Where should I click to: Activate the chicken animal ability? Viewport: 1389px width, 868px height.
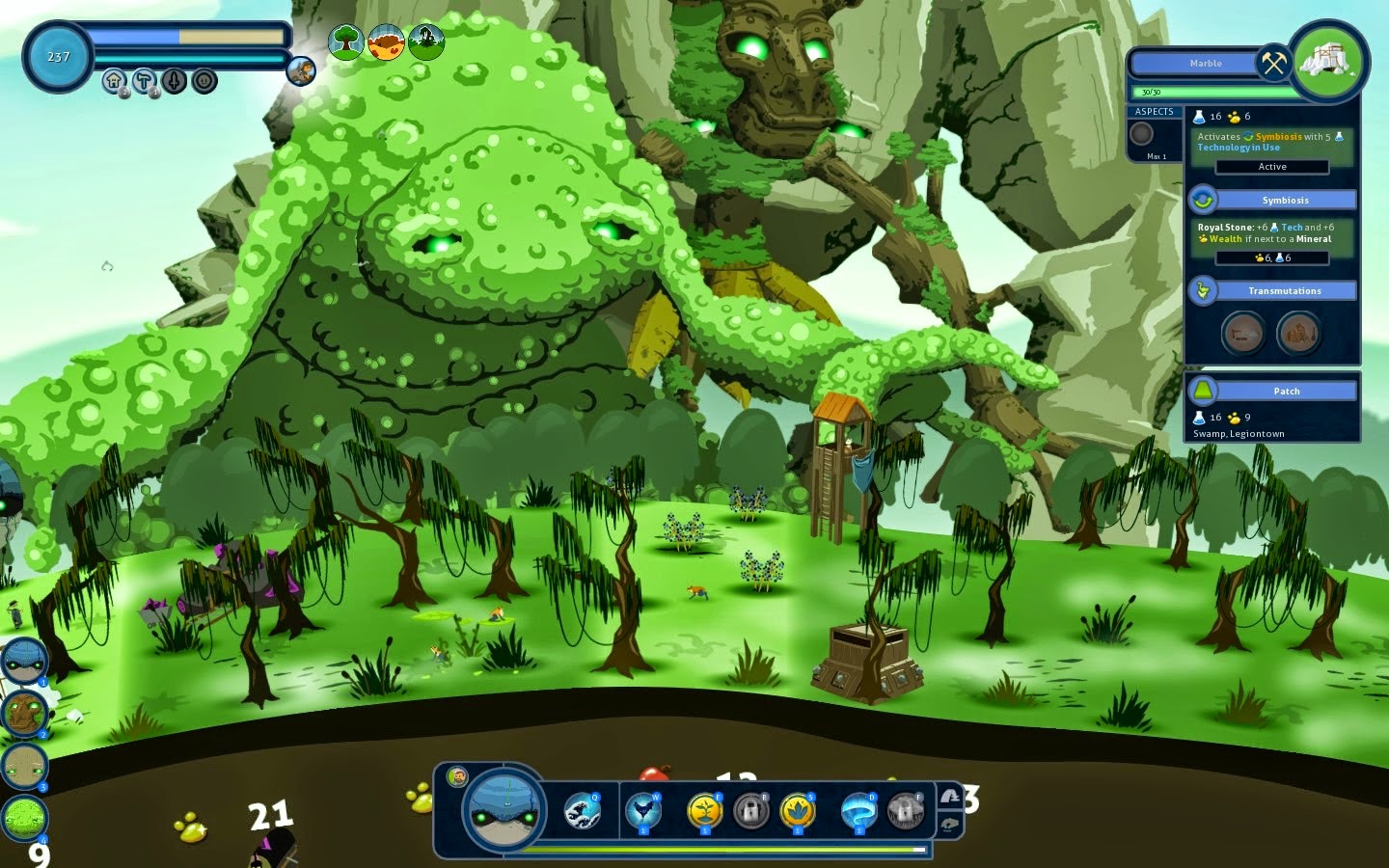(x=643, y=810)
